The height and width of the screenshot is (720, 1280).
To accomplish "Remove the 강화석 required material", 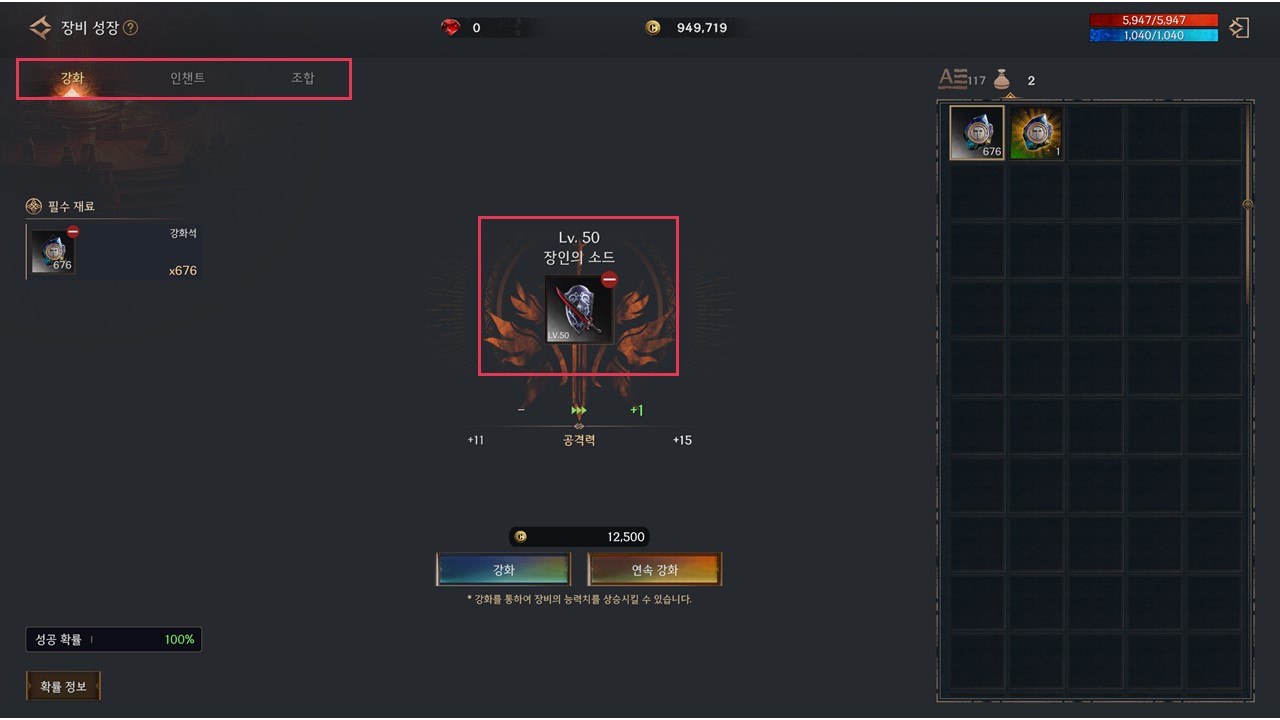I will [x=73, y=232].
